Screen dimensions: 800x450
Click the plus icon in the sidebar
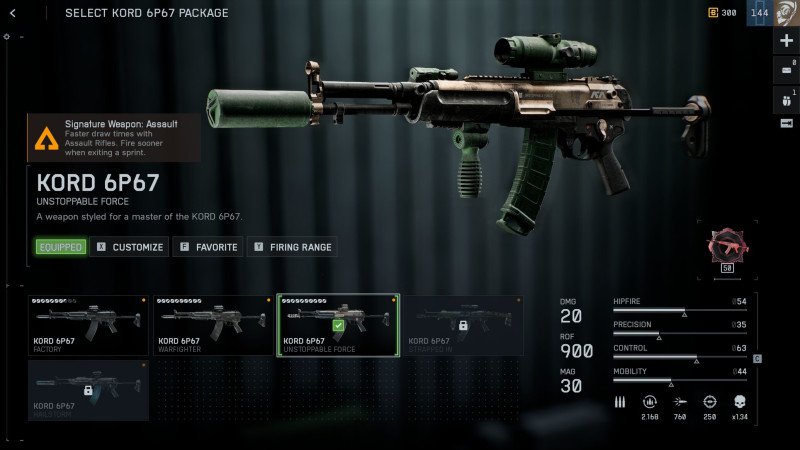point(786,41)
